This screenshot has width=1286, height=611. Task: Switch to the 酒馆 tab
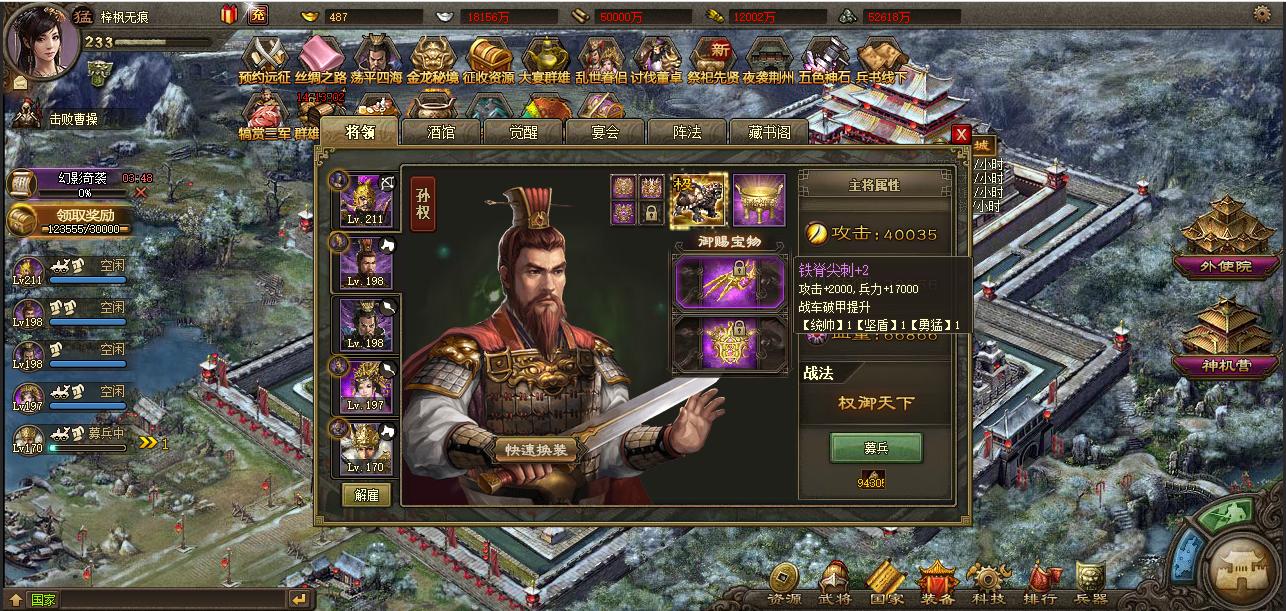(x=441, y=132)
